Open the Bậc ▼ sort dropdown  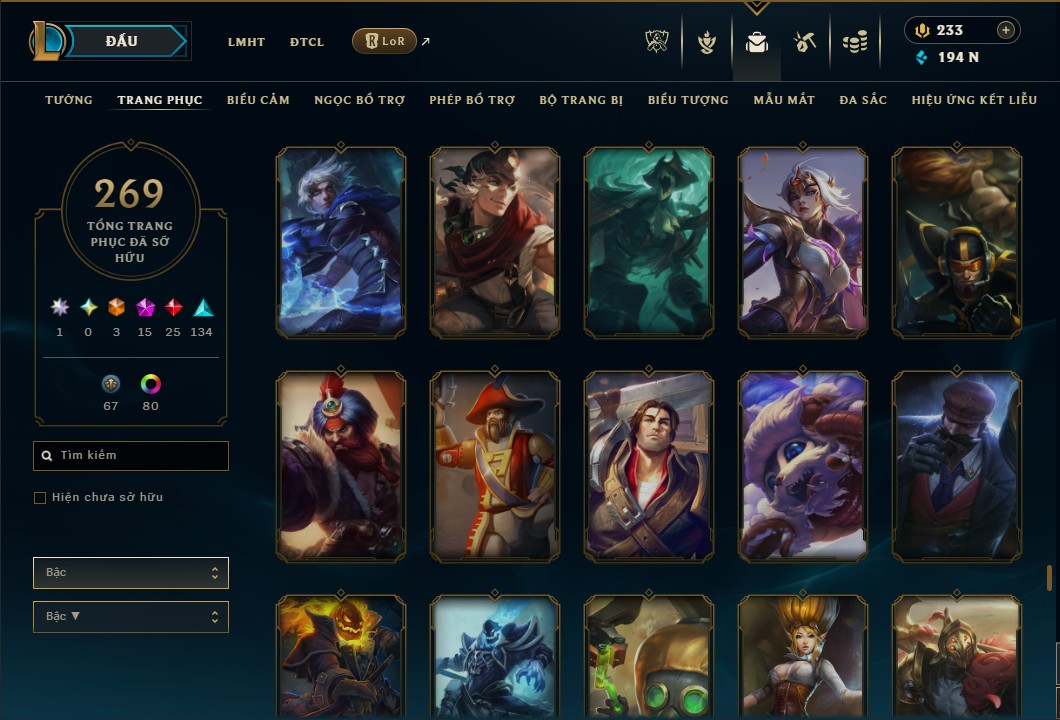pos(131,616)
